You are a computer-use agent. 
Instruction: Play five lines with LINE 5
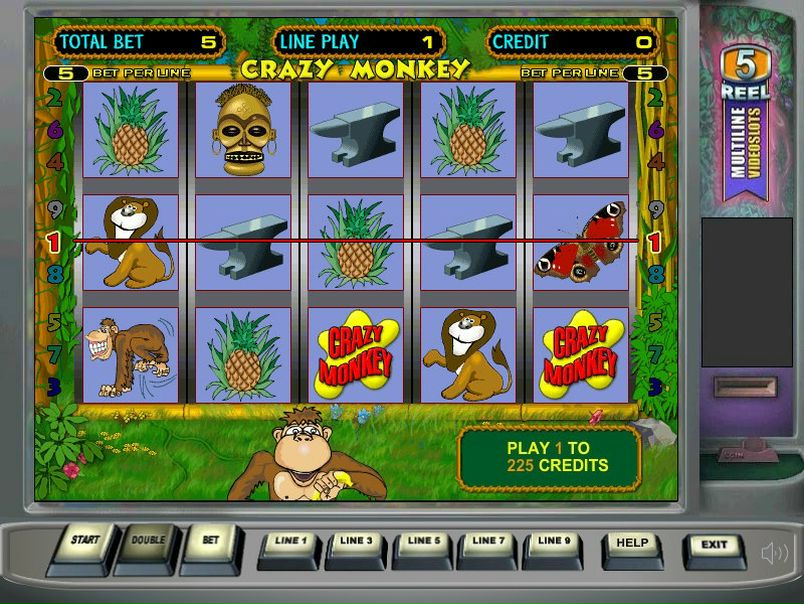click(423, 546)
